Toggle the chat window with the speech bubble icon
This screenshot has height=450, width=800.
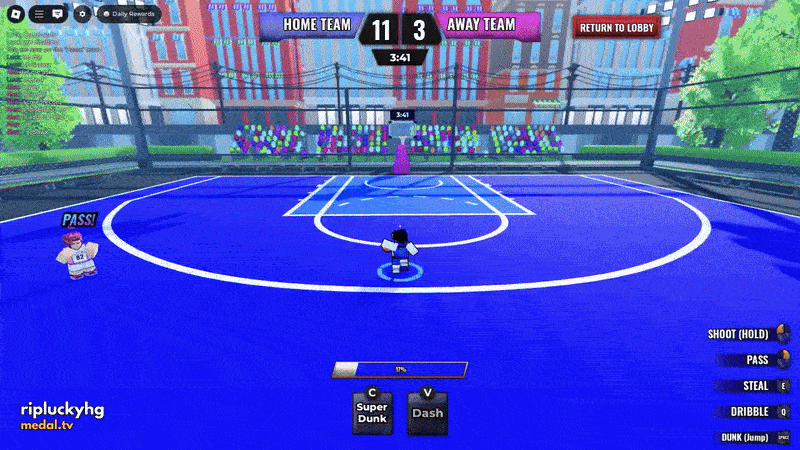tap(57, 14)
